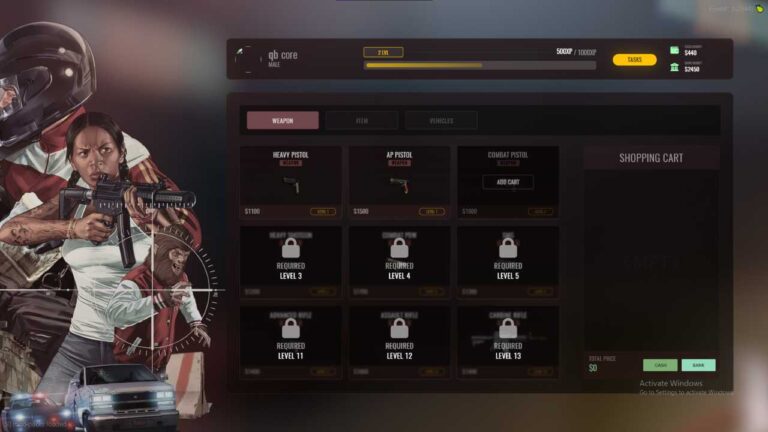Open the yellow Tasks button
Viewport: 768px width, 432px height.
coord(634,60)
